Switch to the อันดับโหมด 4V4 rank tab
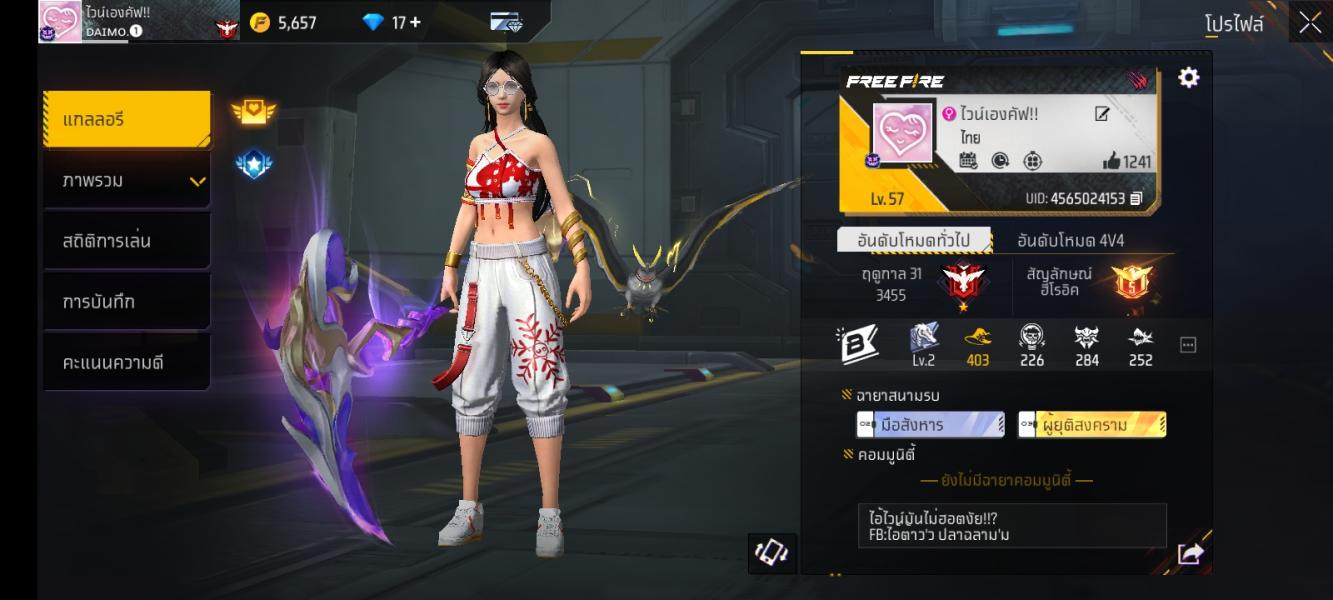Screen dimensions: 1333x600 (1070, 241)
